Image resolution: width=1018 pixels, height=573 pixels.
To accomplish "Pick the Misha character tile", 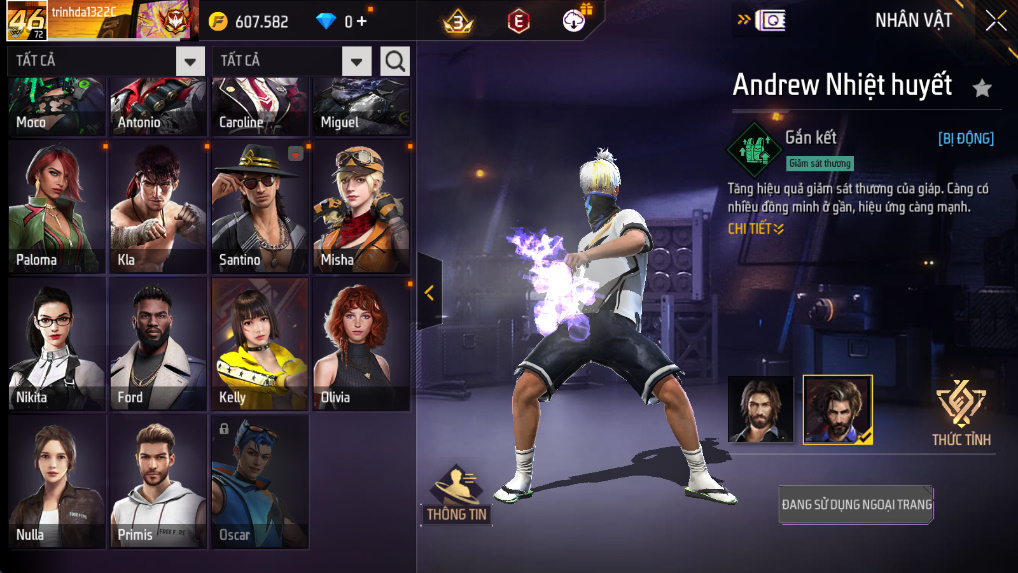I will 361,206.
